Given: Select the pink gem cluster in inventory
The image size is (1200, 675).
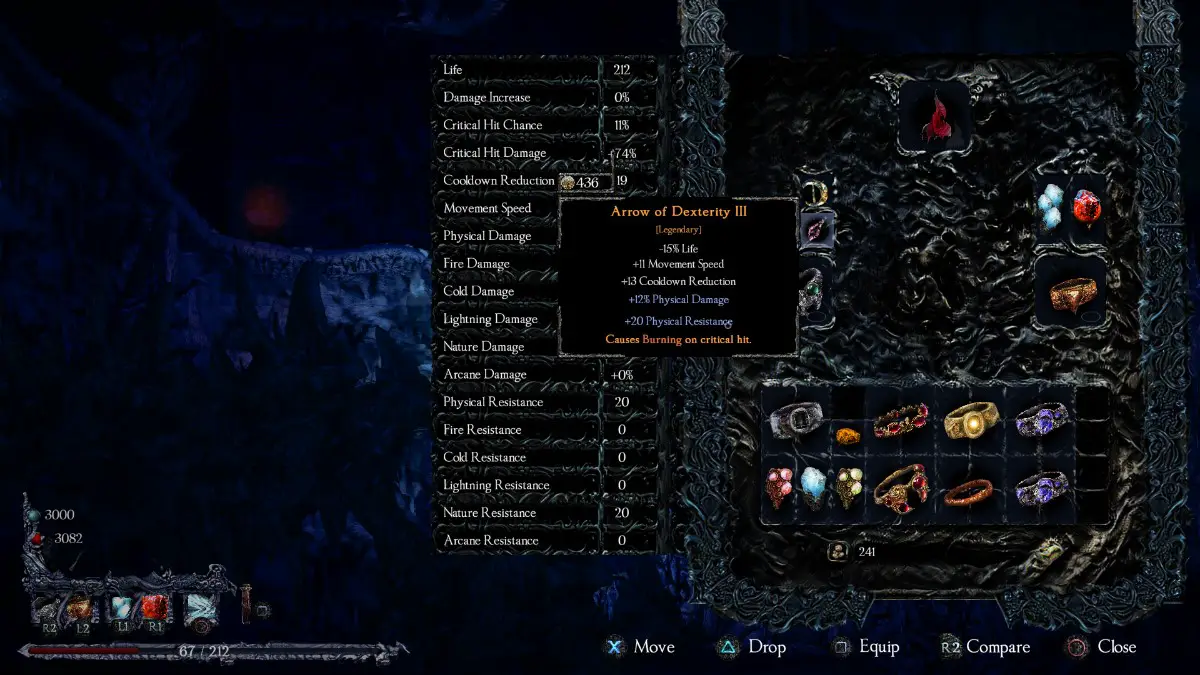Looking at the screenshot, I should click(780, 488).
